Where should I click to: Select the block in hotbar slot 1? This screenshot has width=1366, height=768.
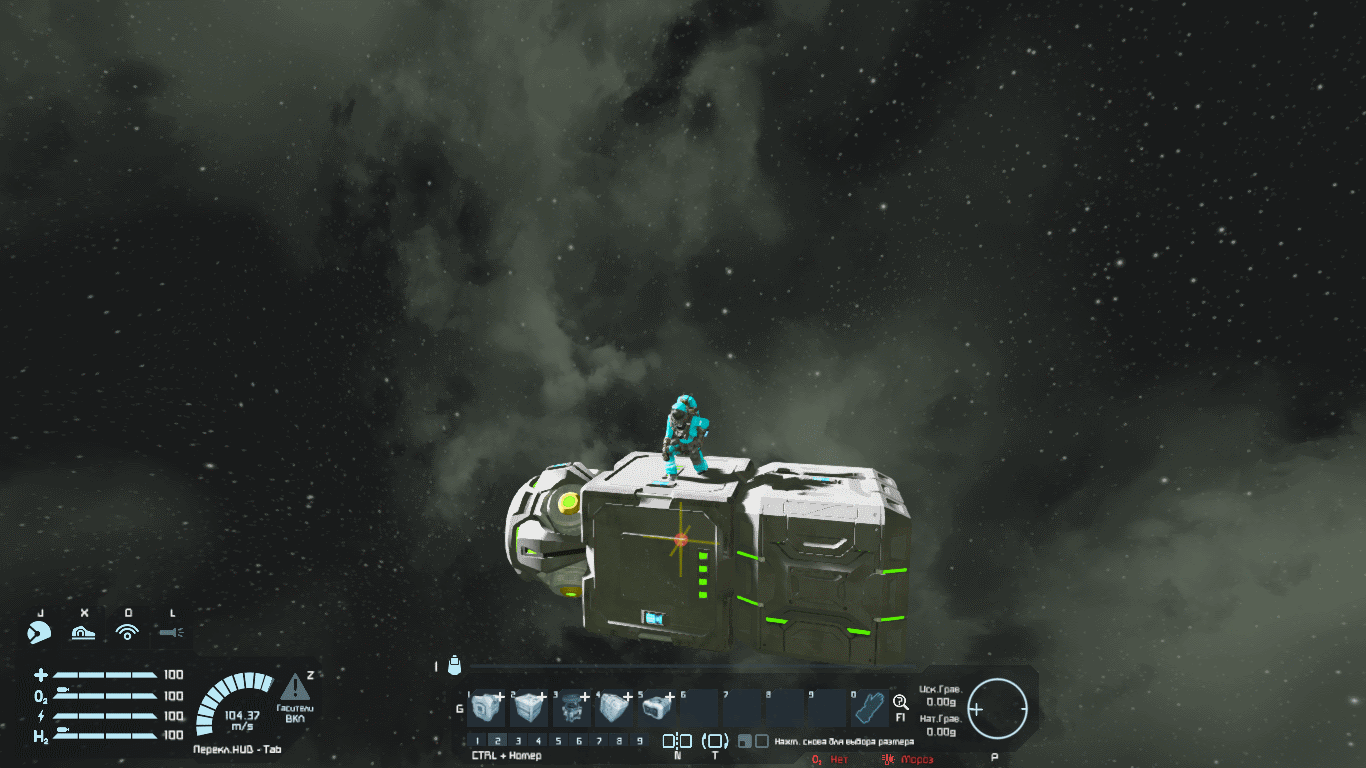click(x=487, y=709)
